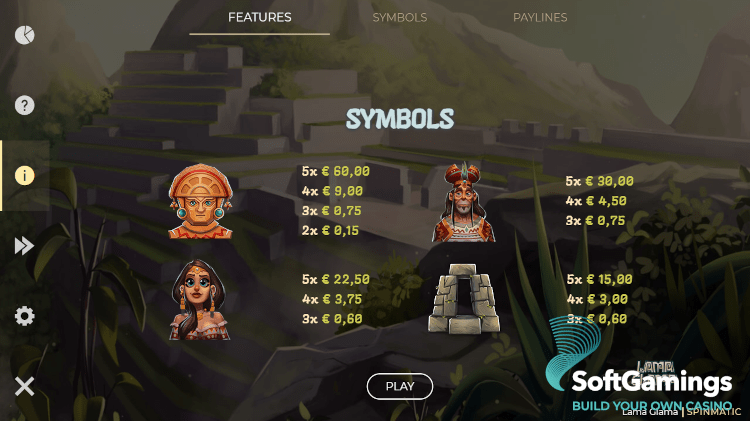This screenshot has height=421, width=750.
Task: Open the gear settings icon
Action: [25, 316]
